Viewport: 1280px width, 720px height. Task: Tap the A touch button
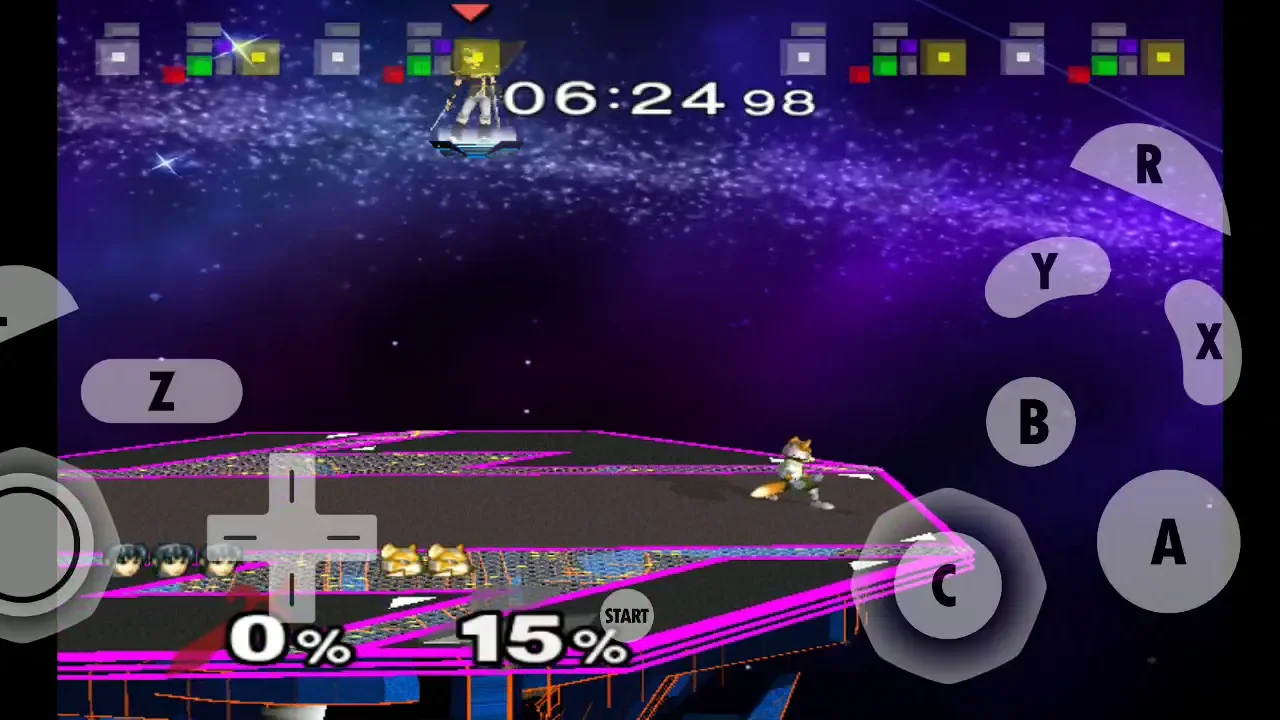point(1167,542)
